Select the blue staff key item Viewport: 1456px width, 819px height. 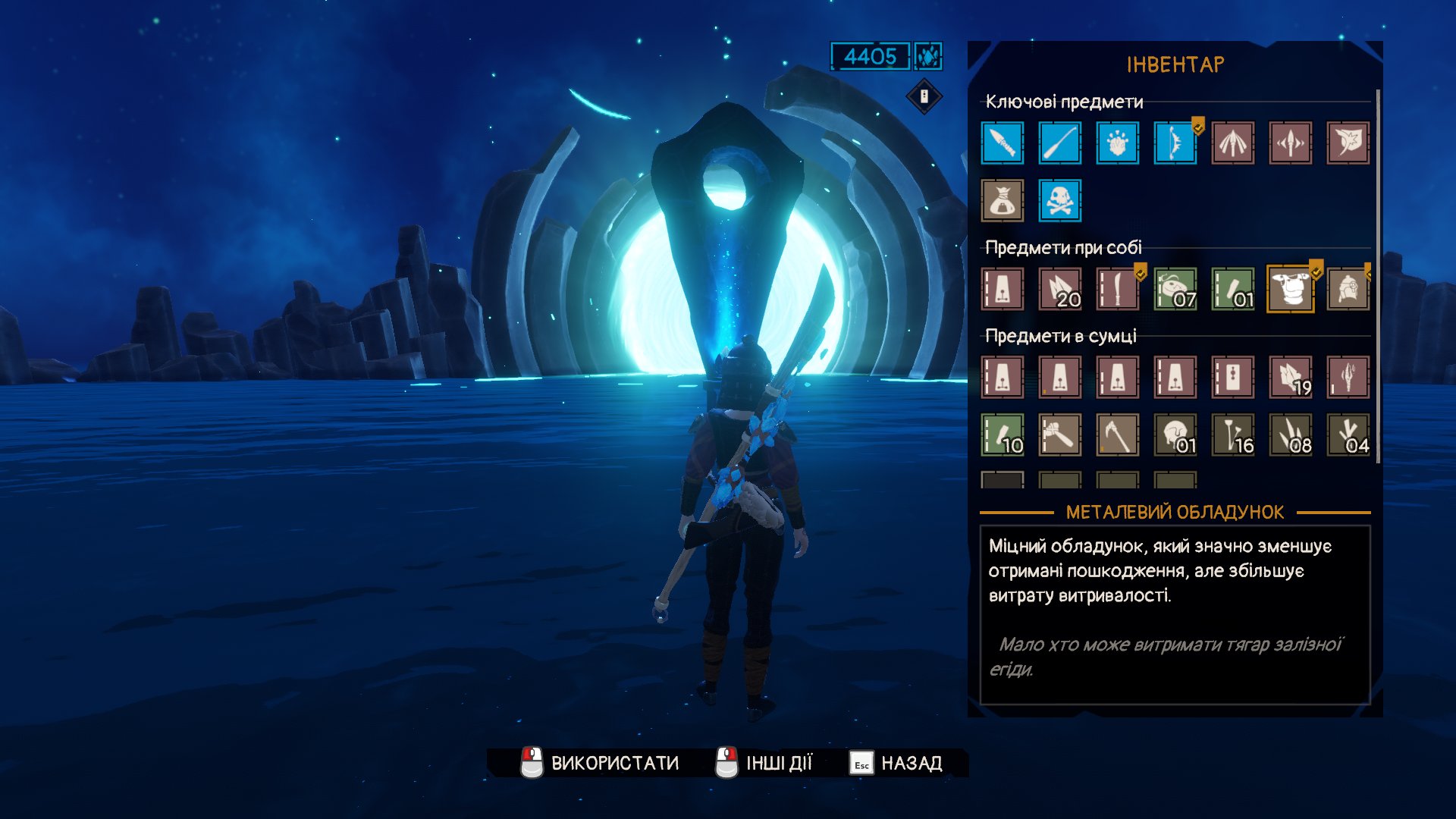[x=1059, y=143]
